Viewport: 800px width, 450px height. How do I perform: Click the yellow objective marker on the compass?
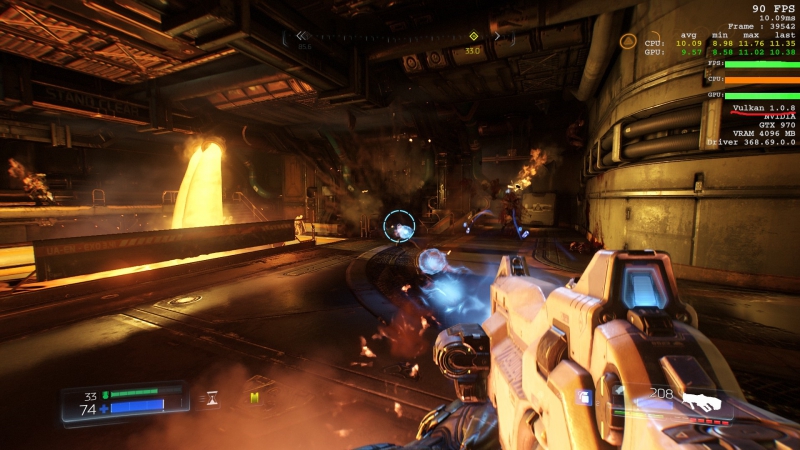tap(473, 37)
